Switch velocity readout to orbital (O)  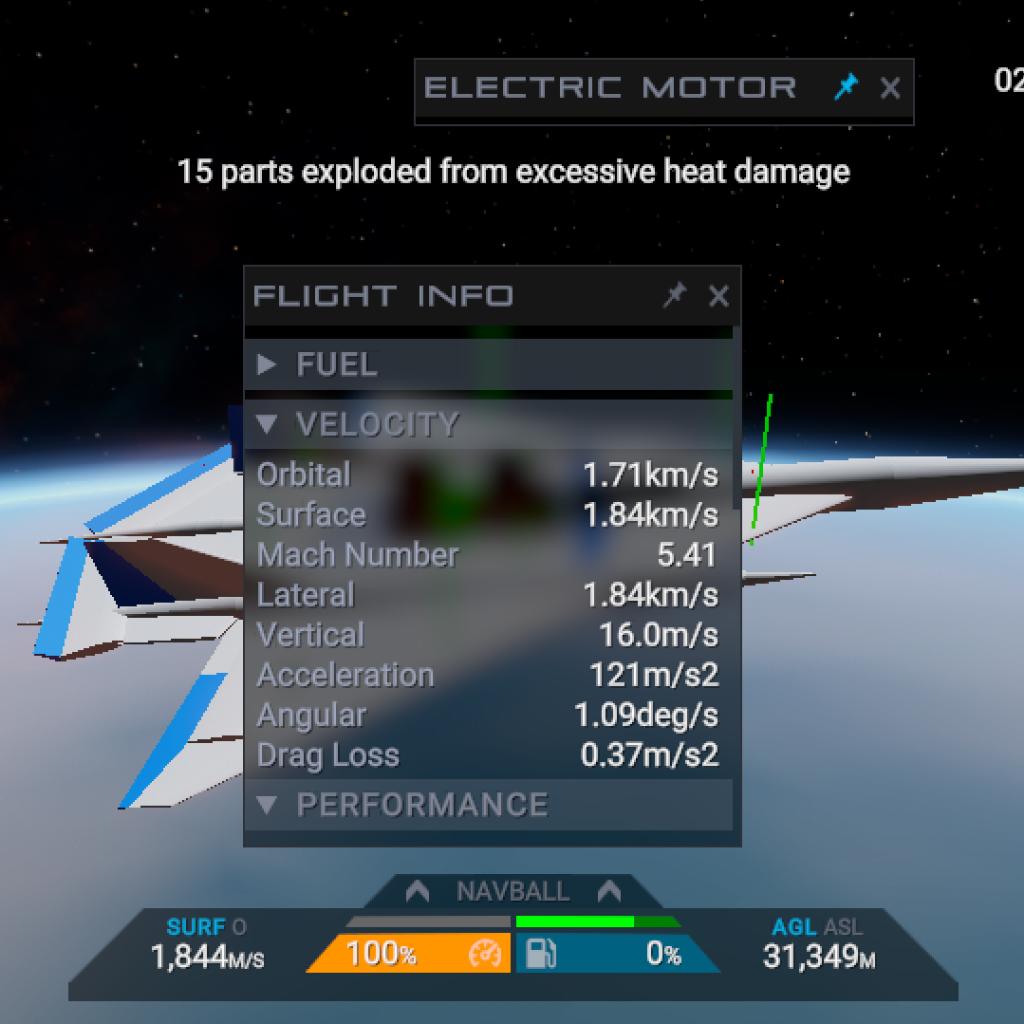[239, 927]
